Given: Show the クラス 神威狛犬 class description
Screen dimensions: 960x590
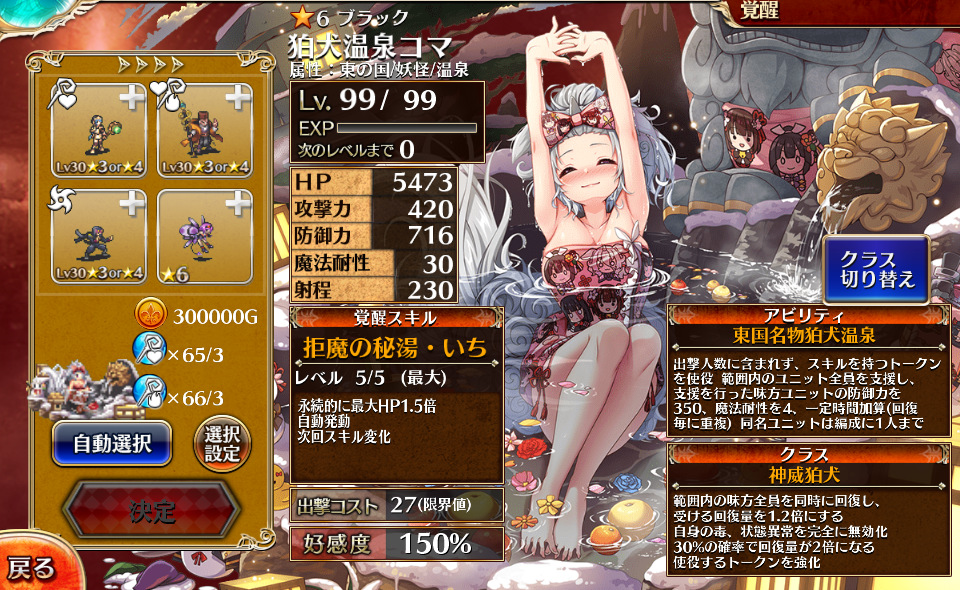Looking at the screenshot, I should tap(809, 509).
